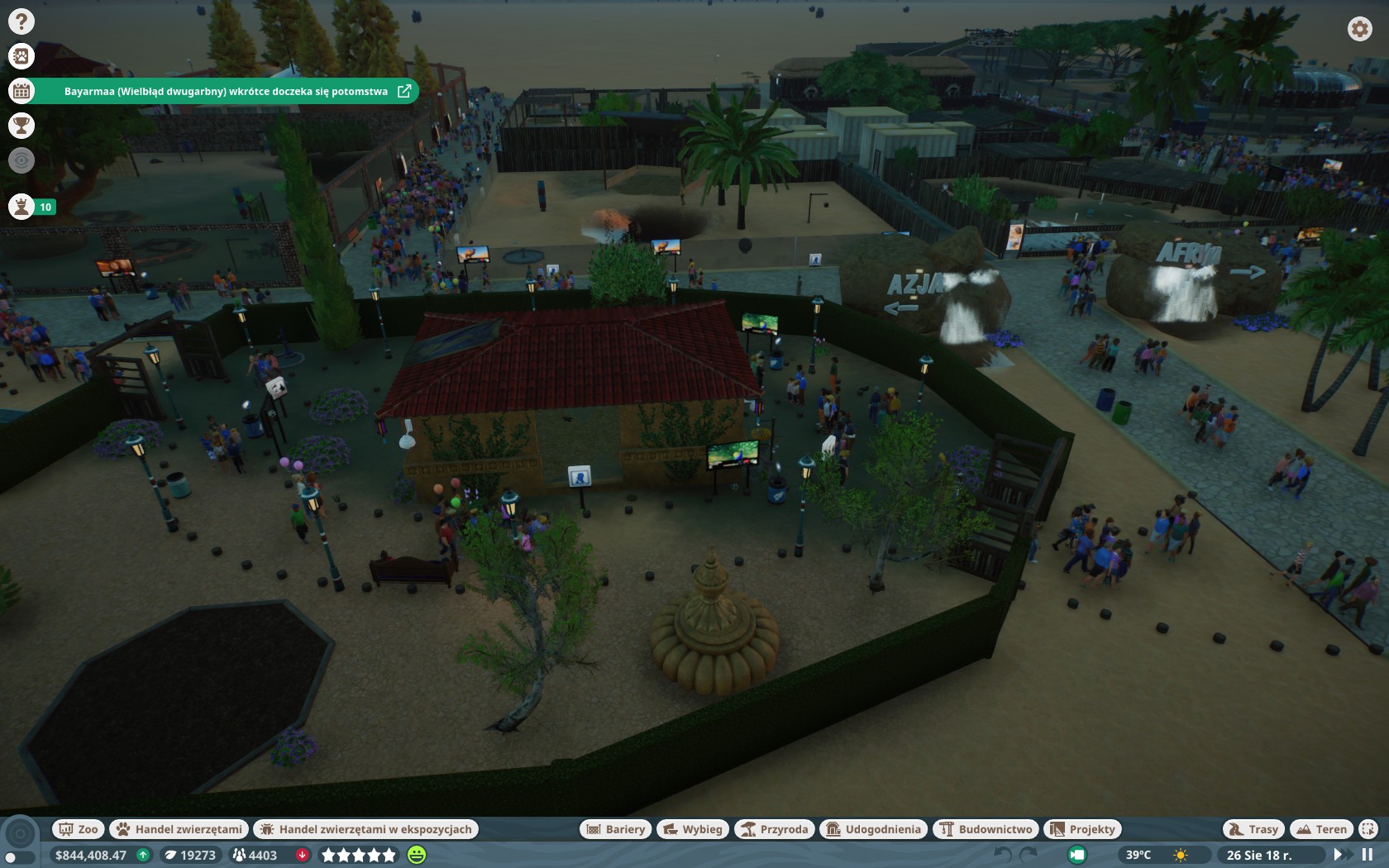
Task: Open the Zoo management menu
Action: click(78, 829)
